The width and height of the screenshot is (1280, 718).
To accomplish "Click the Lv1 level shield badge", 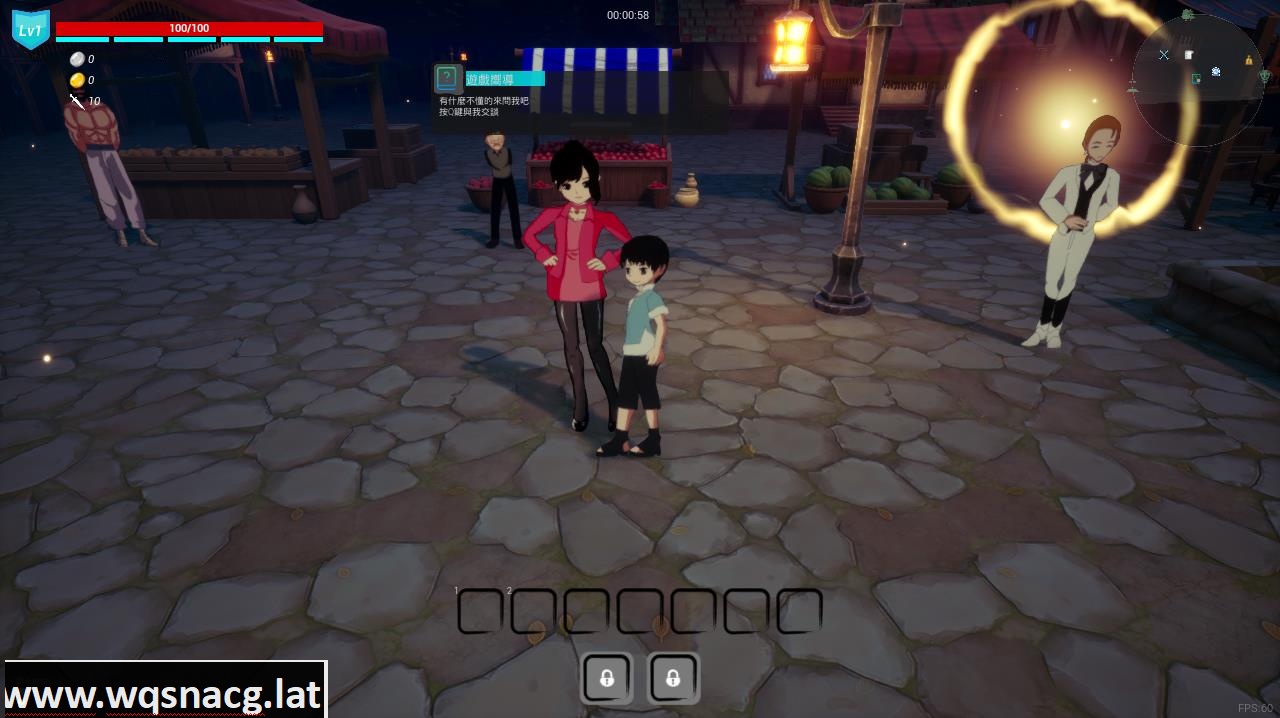I will point(30,29).
